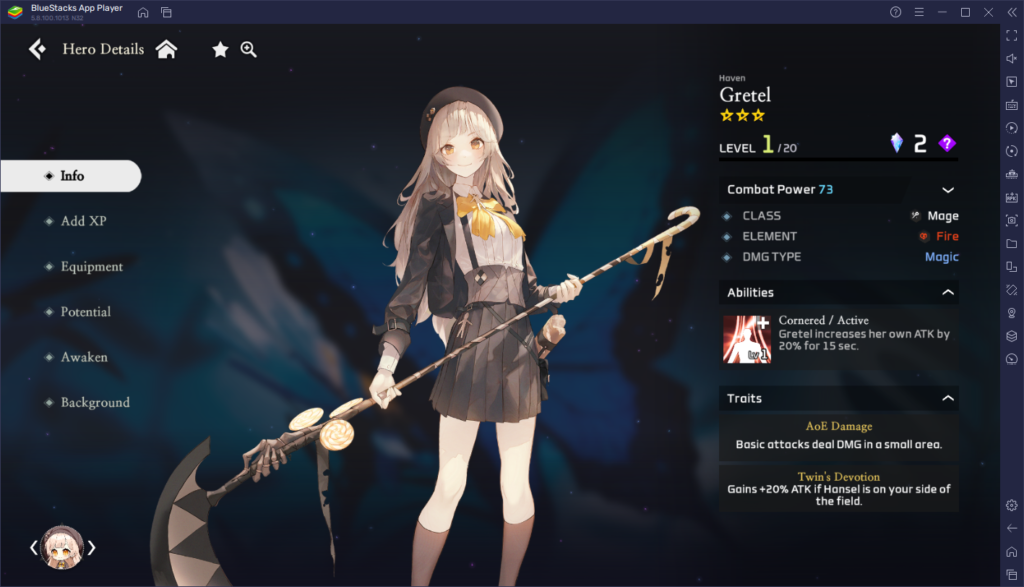Image resolution: width=1024 pixels, height=587 pixels.
Task: Open the Equipment tab
Action: pos(91,267)
